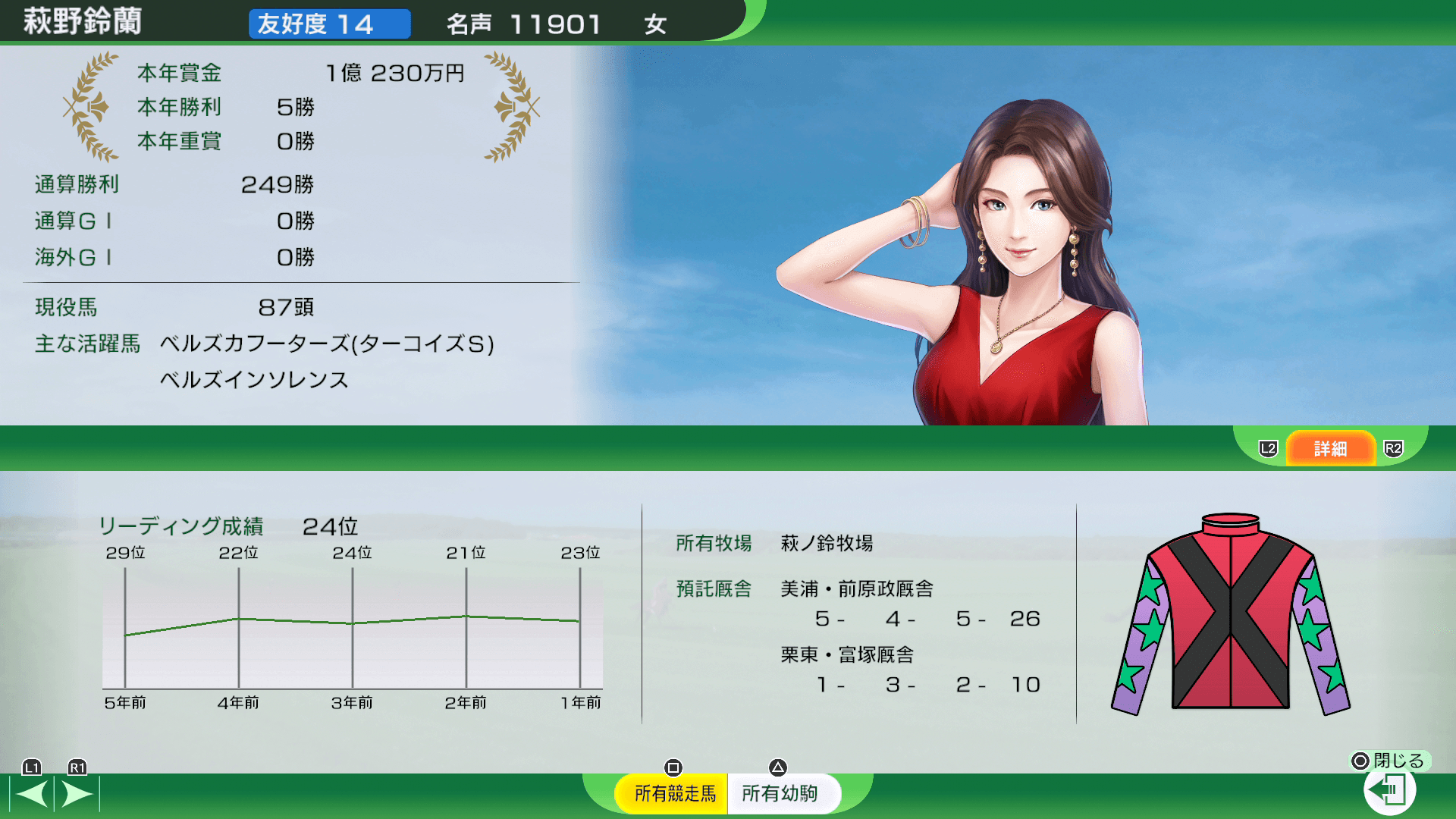This screenshot has width=1456, height=819.
Task: Switch to the 所有幼駒 owned foals tab
Action: [780, 793]
